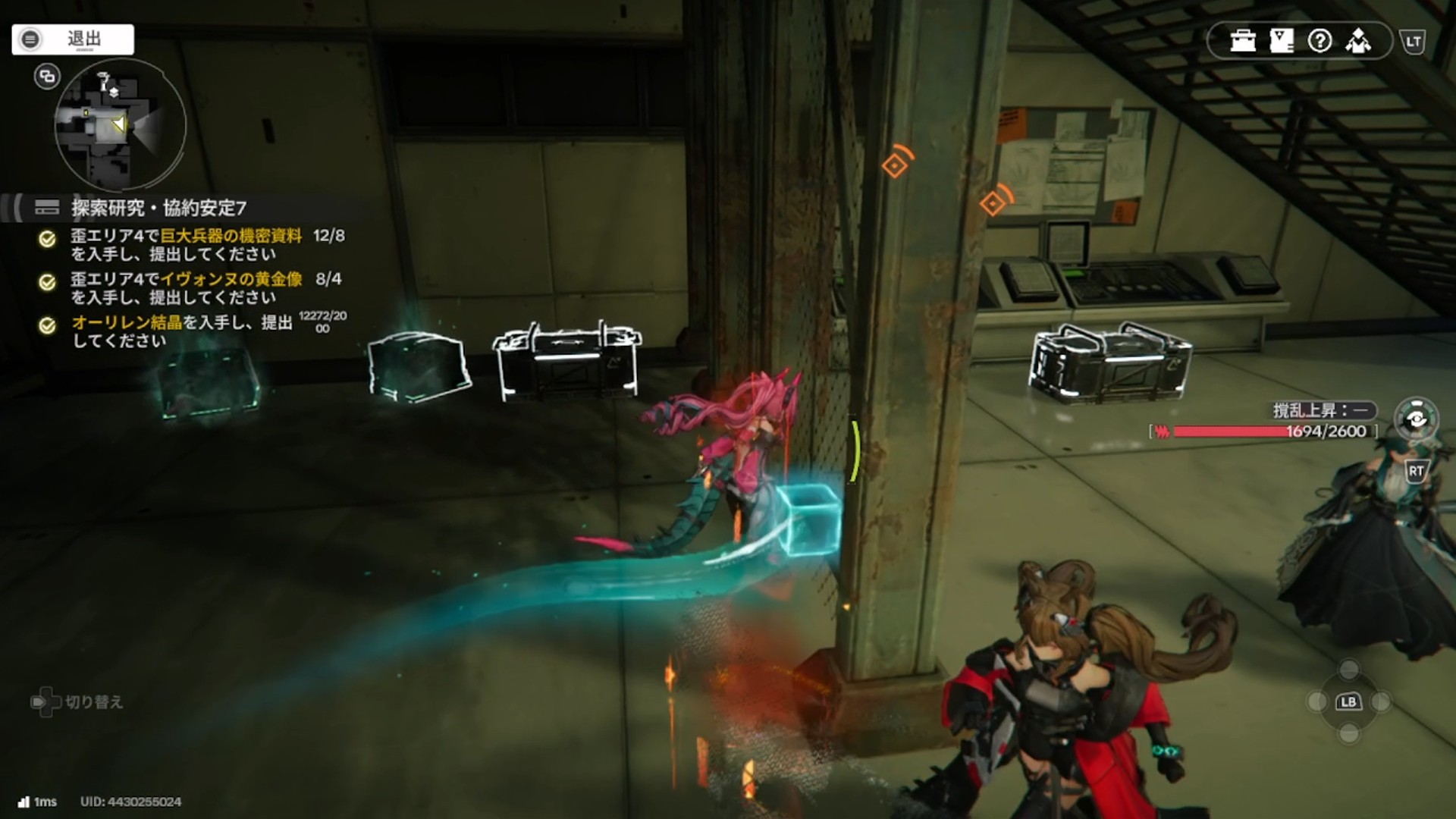This screenshot has height=819, width=1456.
Task: Open the toolbox inventory icon
Action: (1243, 41)
